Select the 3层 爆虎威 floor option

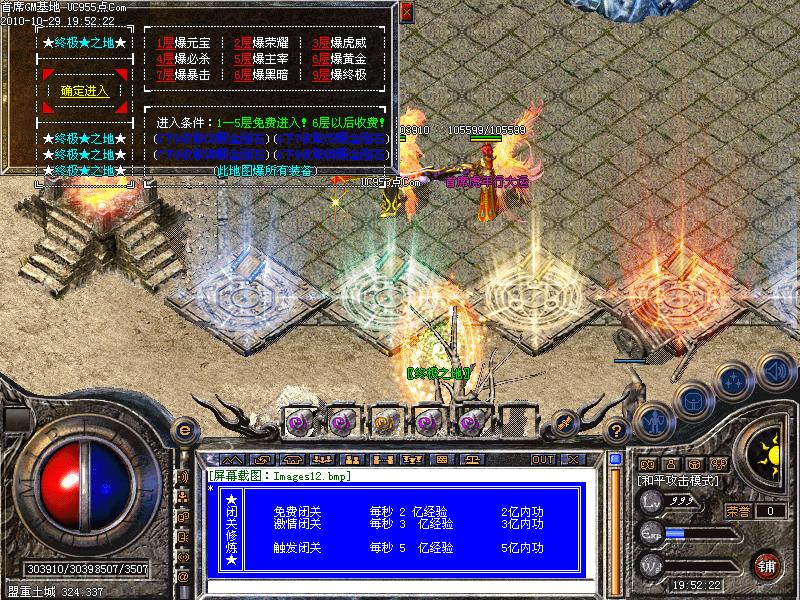(x=338, y=44)
